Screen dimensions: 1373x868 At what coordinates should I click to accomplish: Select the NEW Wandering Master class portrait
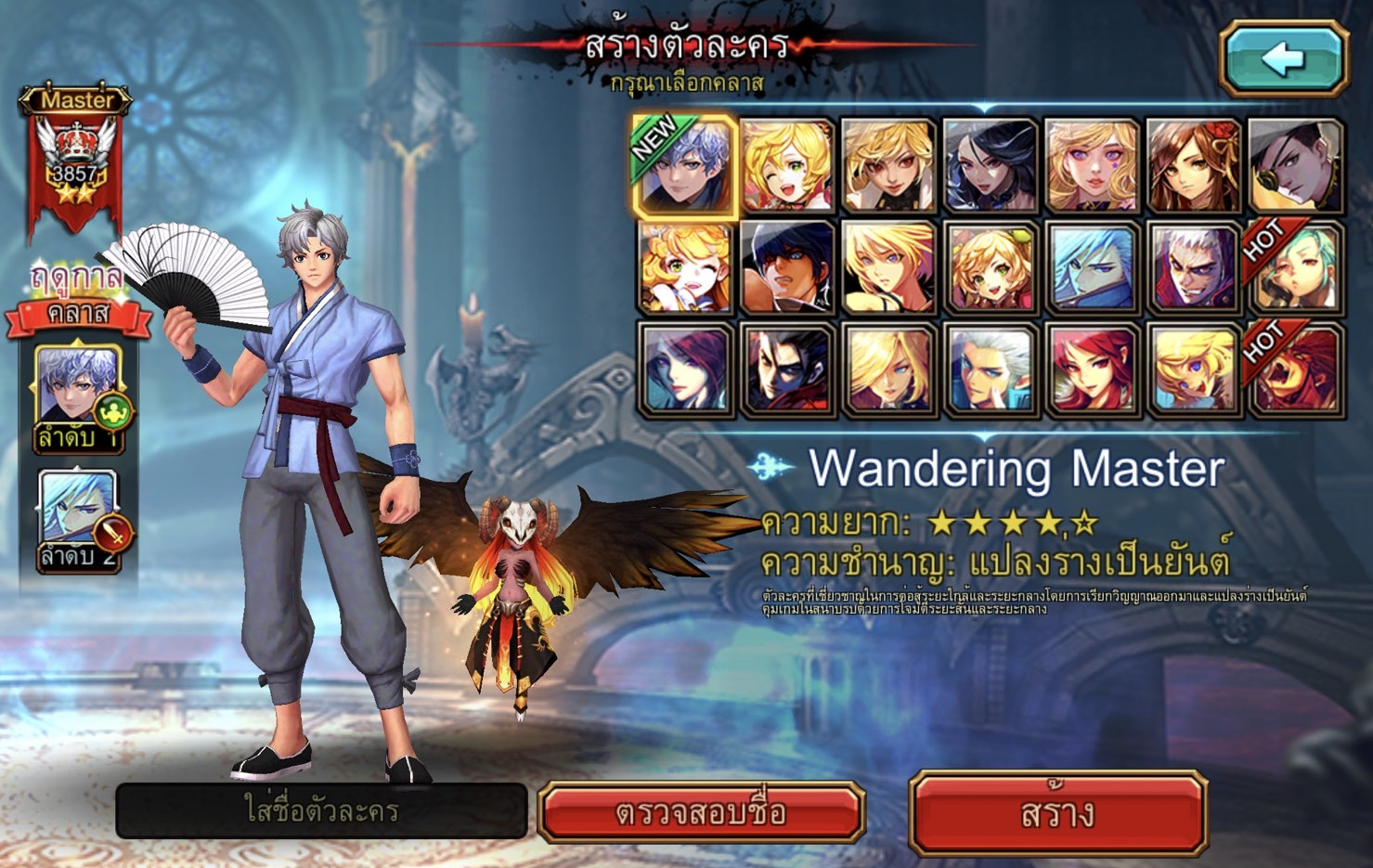[685, 167]
